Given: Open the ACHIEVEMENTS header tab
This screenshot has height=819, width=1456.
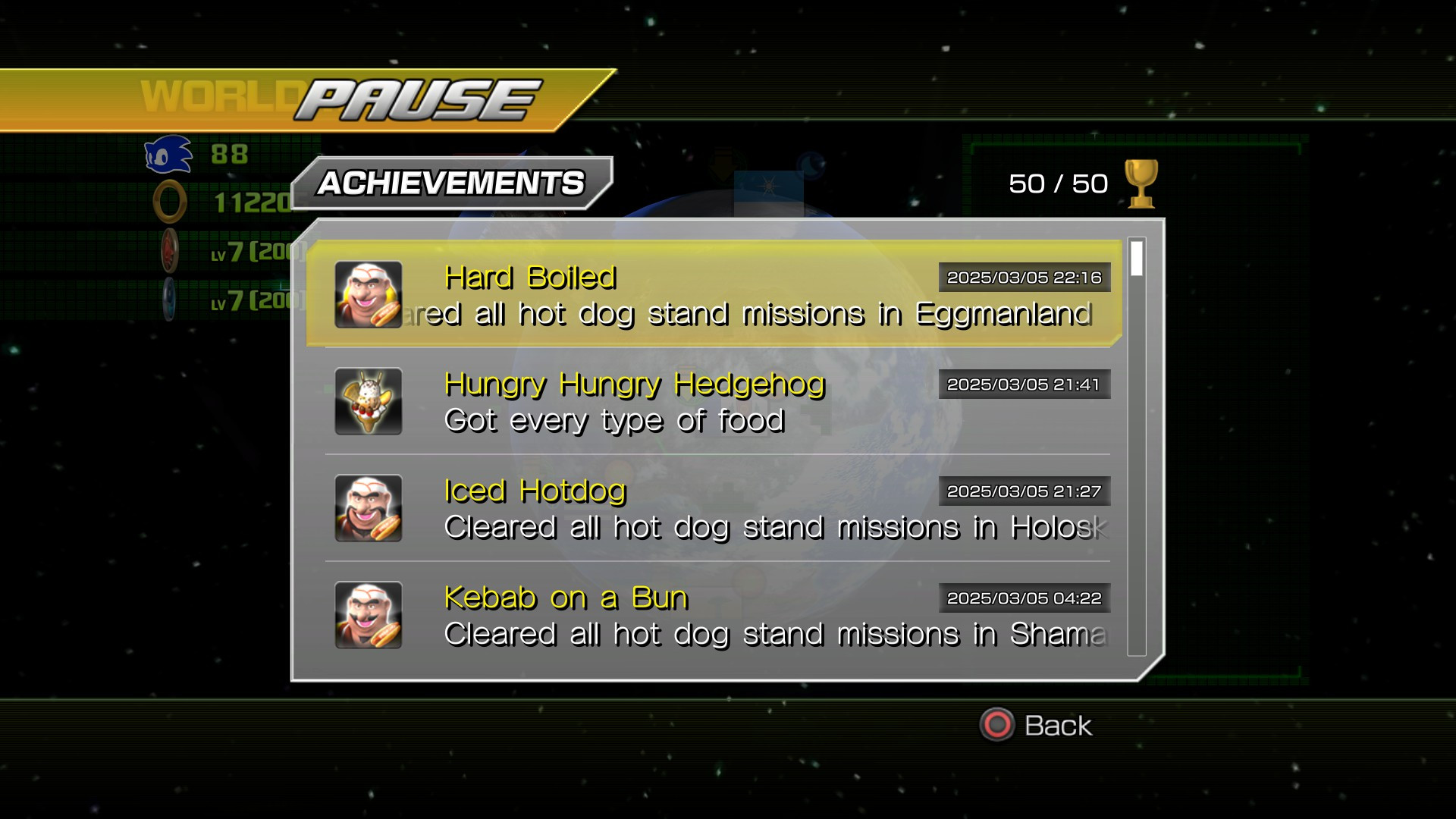Looking at the screenshot, I should 450,181.
